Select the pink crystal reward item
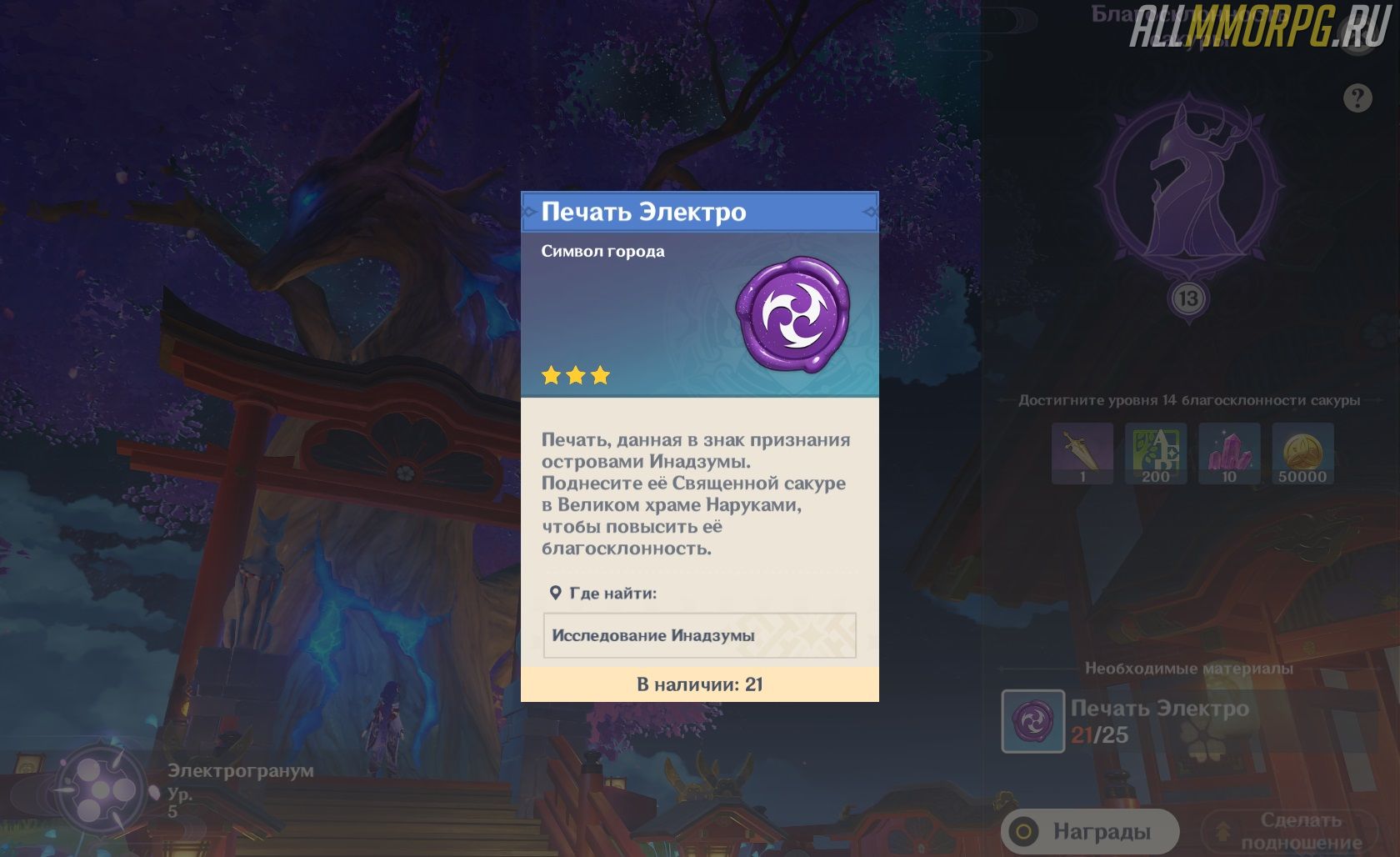The width and height of the screenshot is (1400, 857). click(x=1228, y=453)
